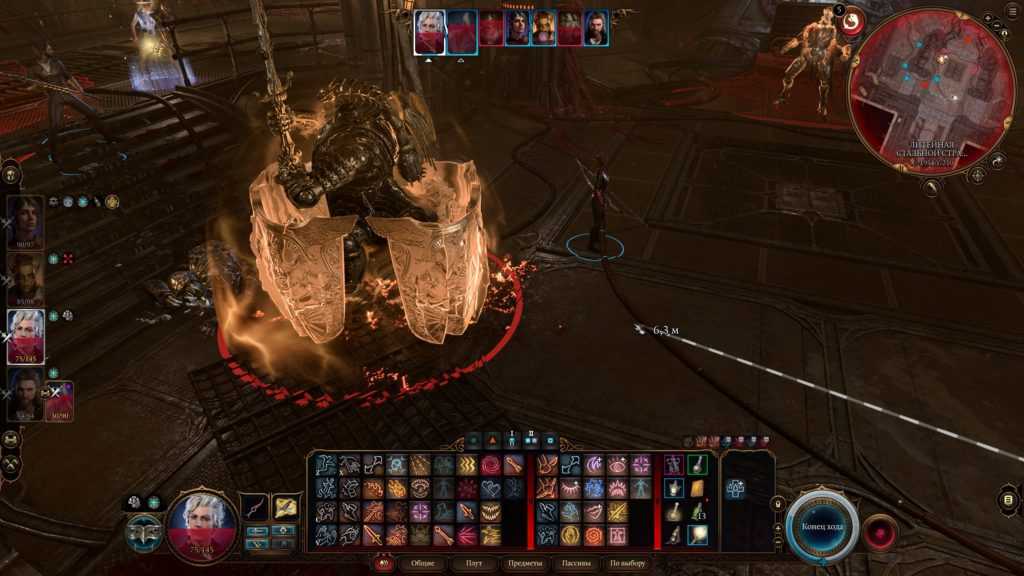Image resolution: width=1024 pixels, height=576 pixels.
Task: Click the white-haired portrait in the turn order
Action: click(430, 28)
